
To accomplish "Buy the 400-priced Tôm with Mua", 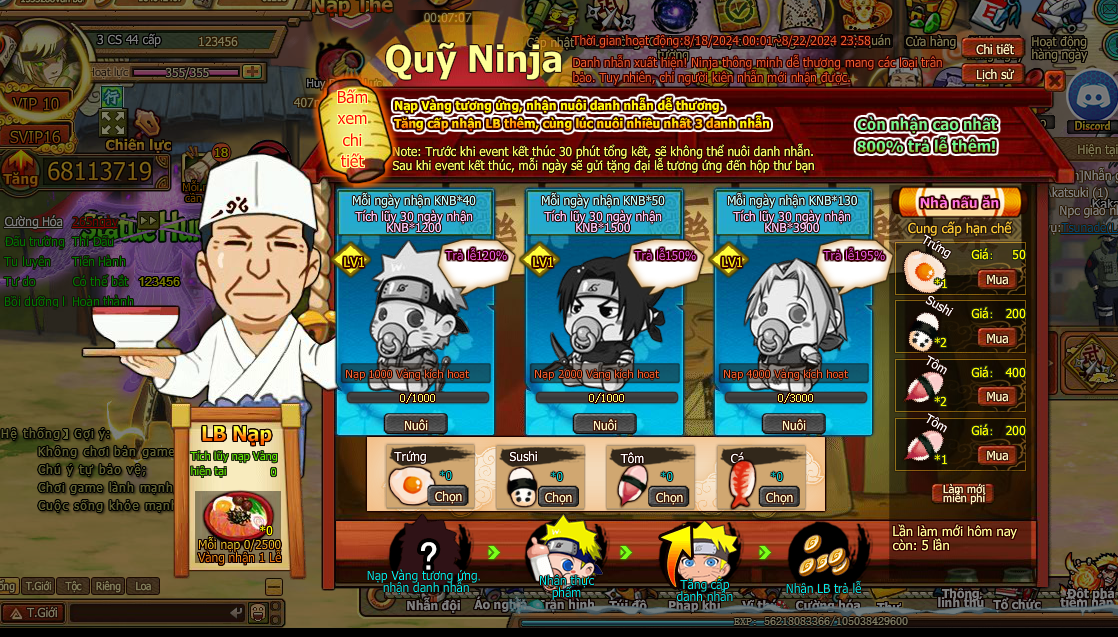I will (x=997, y=397).
